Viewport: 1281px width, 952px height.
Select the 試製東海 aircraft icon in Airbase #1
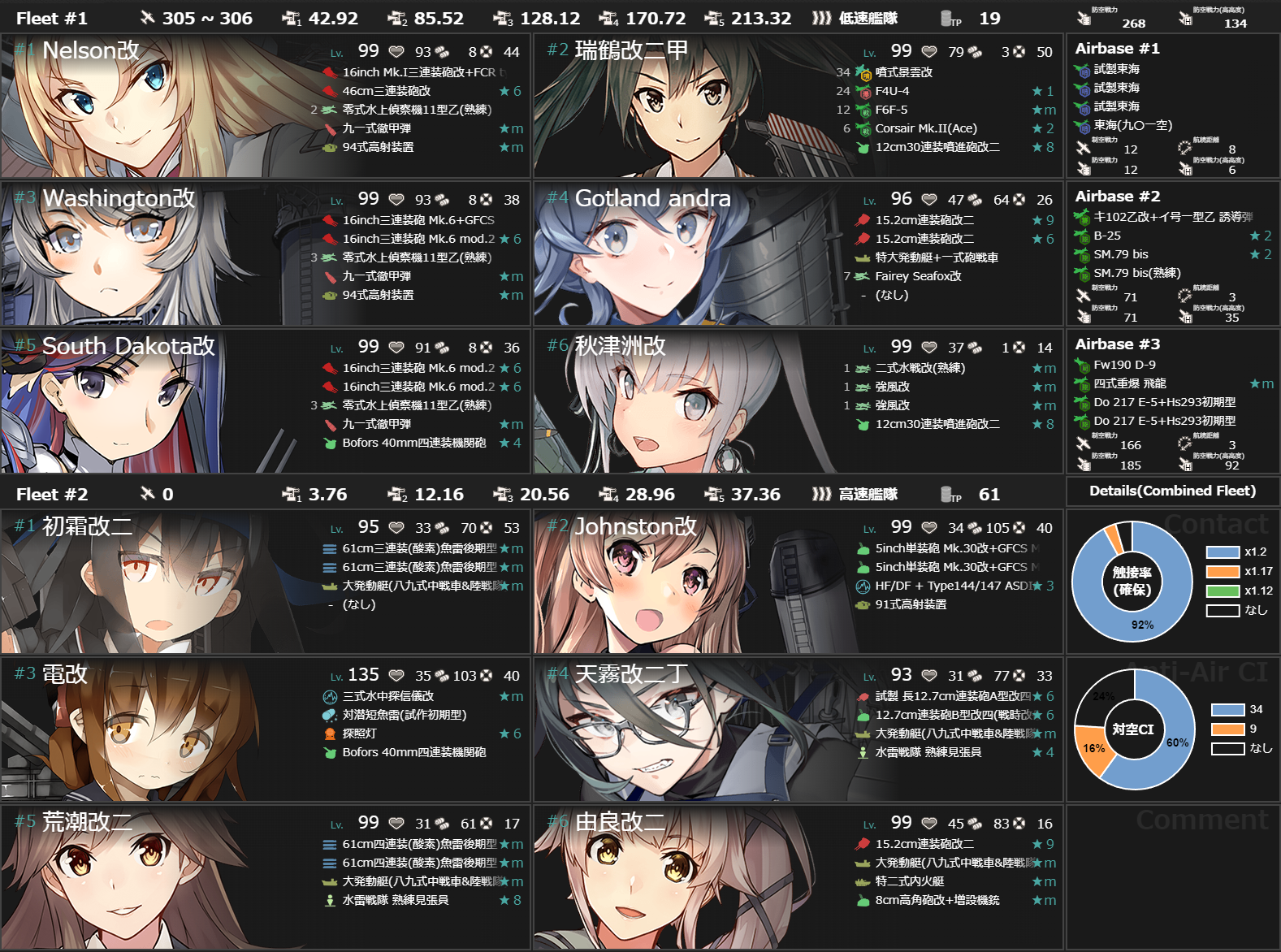(x=1080, y=70)
